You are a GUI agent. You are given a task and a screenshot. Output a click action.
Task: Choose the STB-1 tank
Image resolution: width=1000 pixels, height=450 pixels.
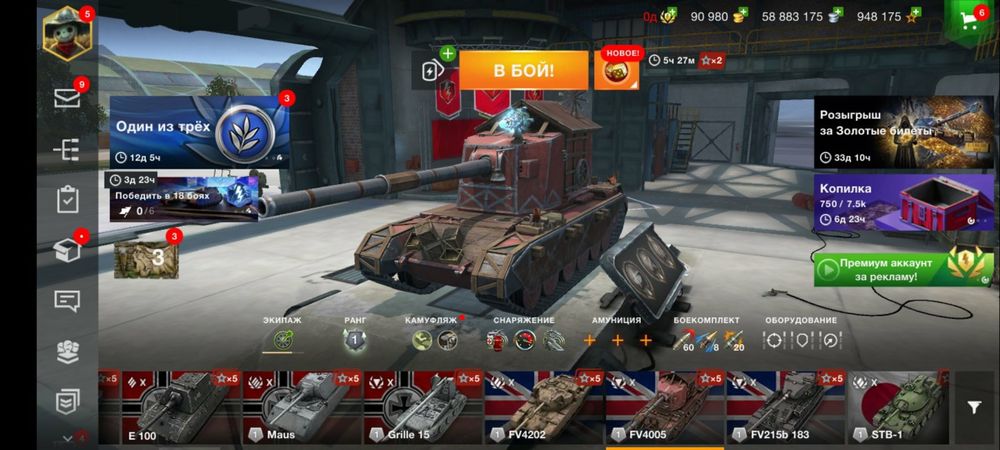point(895,408)
